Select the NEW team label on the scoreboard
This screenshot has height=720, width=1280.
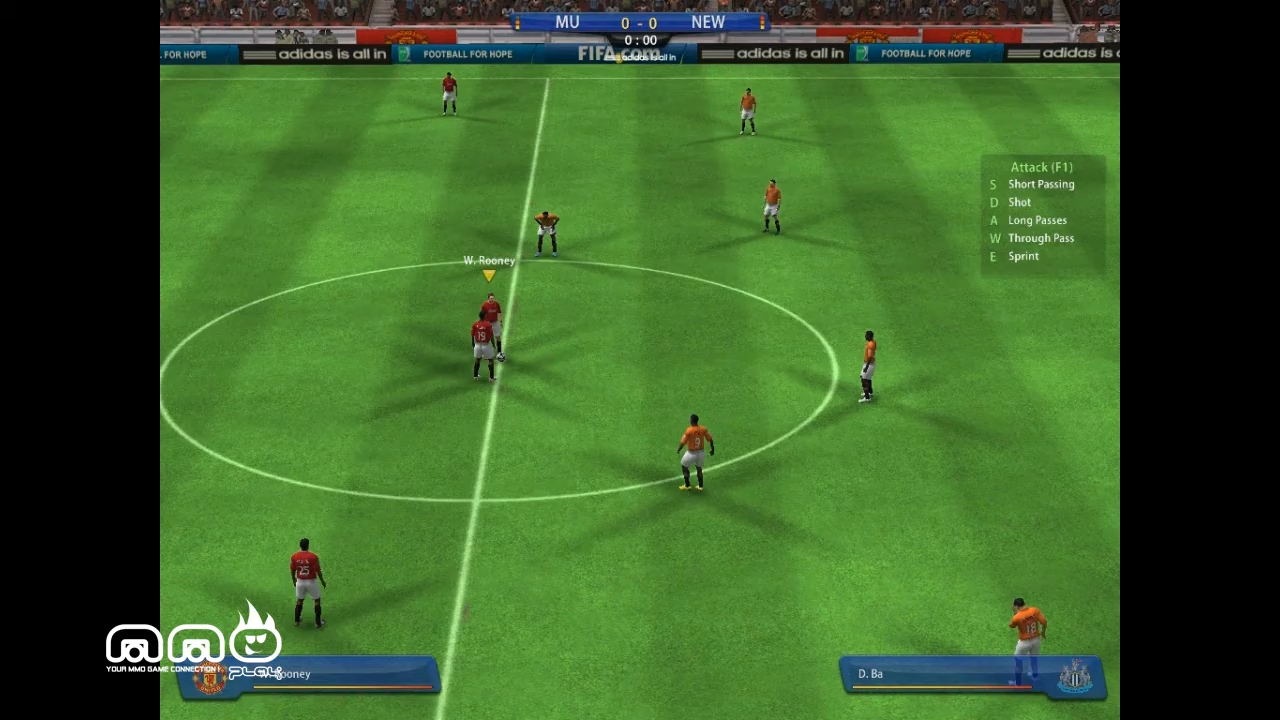[x=708, y=22]
